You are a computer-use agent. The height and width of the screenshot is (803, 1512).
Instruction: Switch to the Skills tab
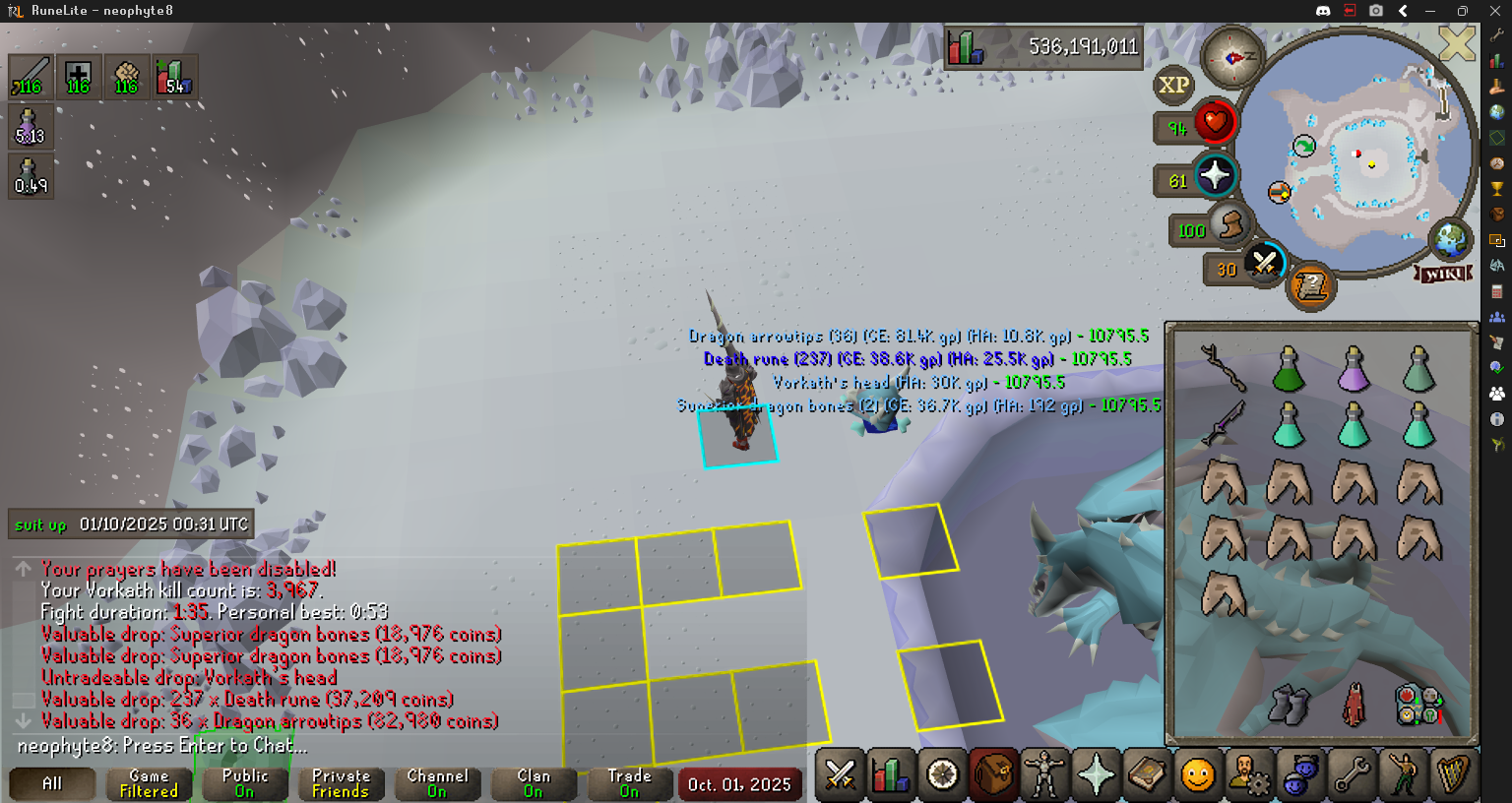coord(891,775)
